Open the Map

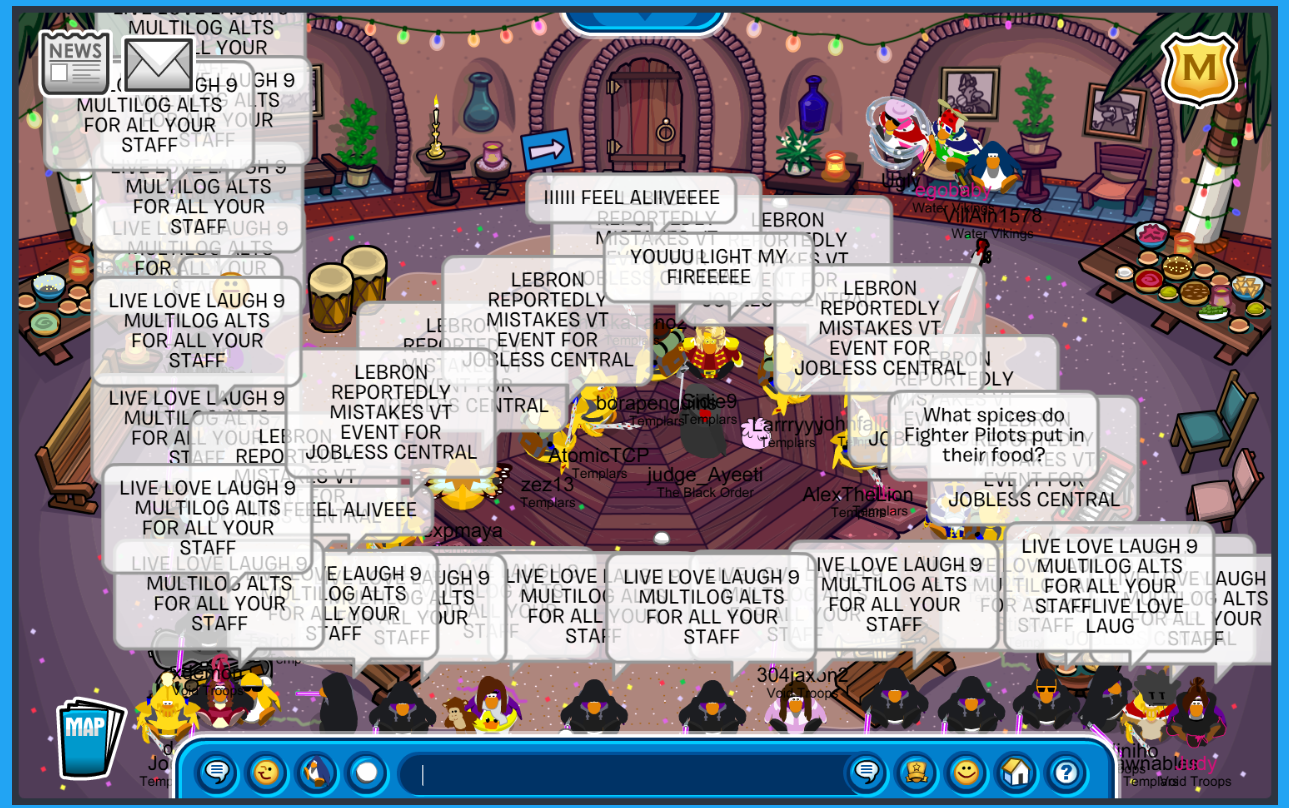[88, 738]
